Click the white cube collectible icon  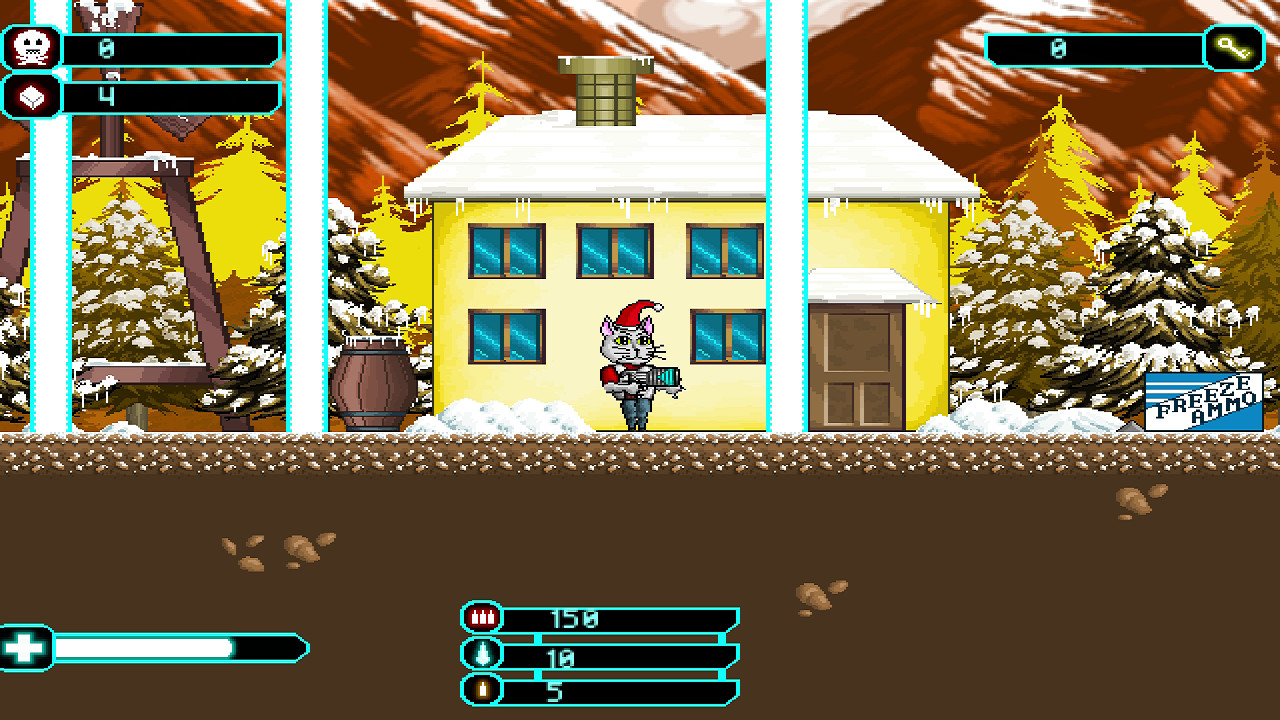33,96
